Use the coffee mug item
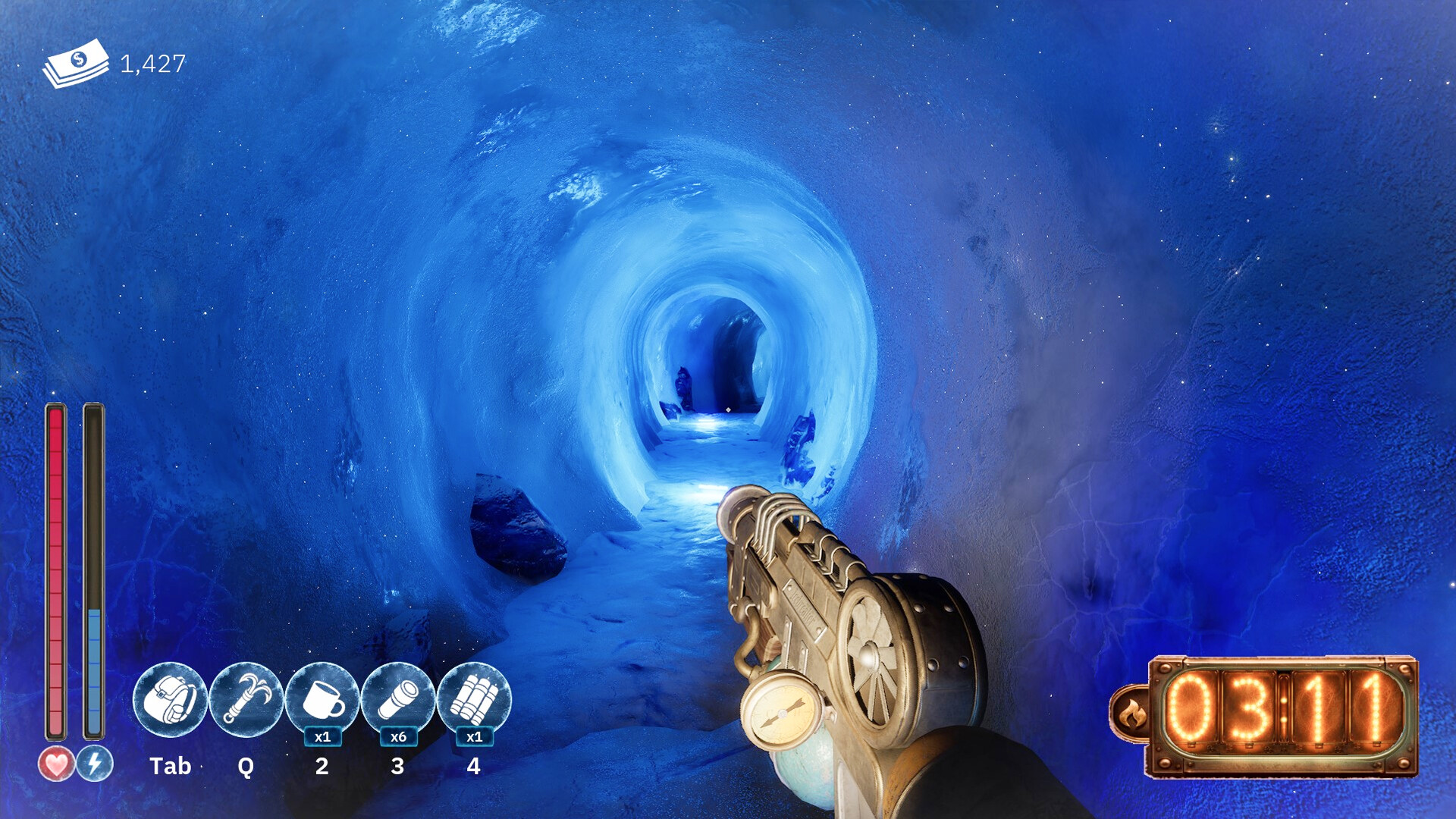 click(322, 699)
